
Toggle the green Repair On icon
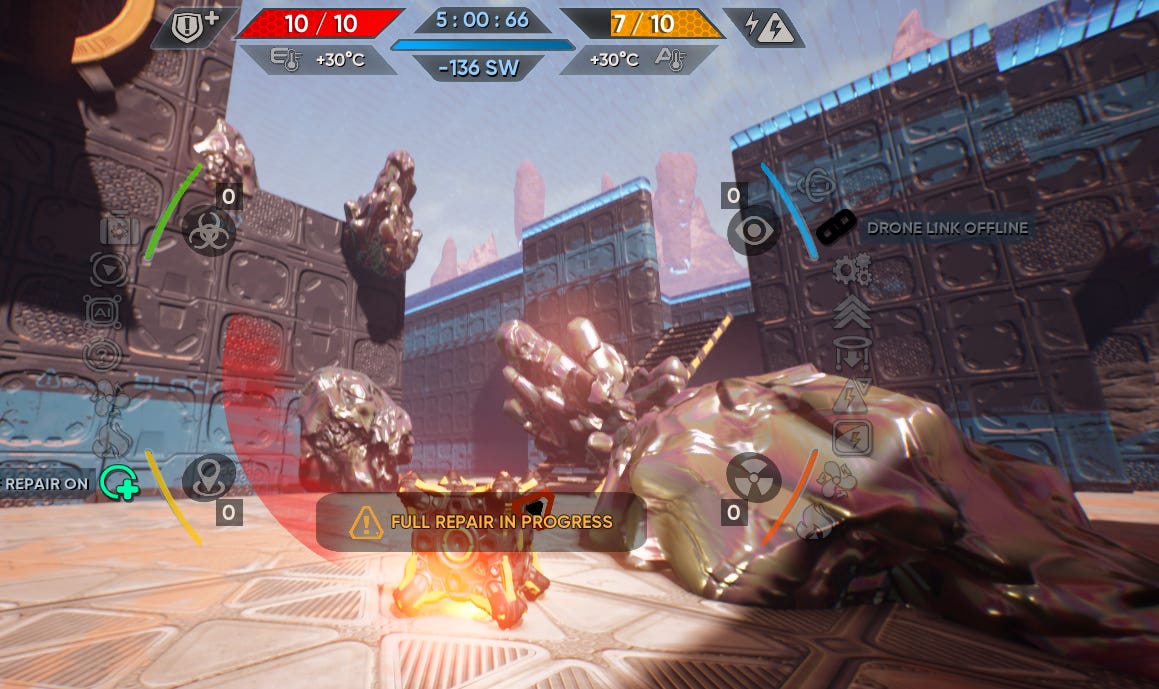point(118,483)
